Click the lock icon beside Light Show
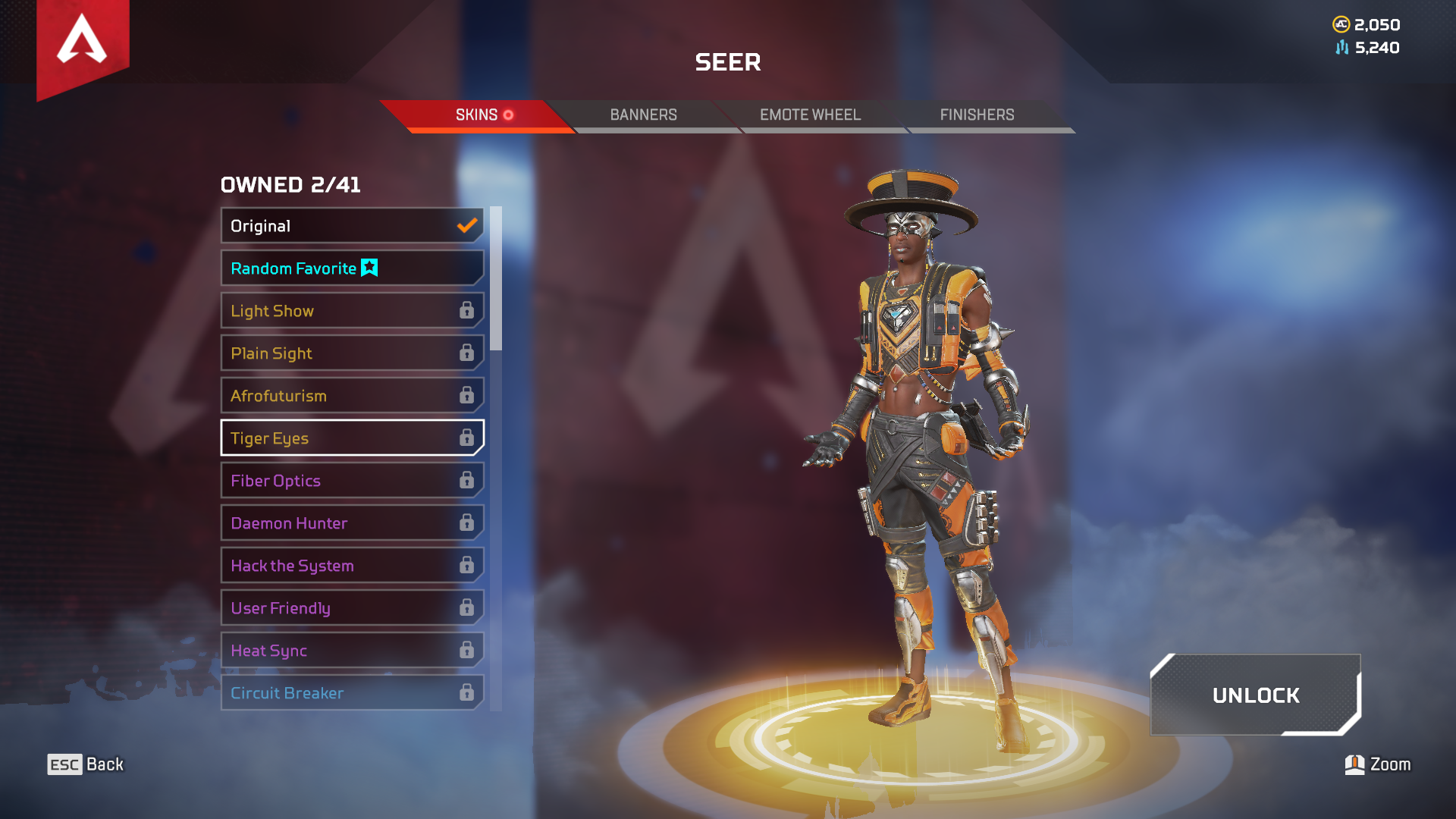The width and height of the screenshot is (1456, 819). click(466, 310)
